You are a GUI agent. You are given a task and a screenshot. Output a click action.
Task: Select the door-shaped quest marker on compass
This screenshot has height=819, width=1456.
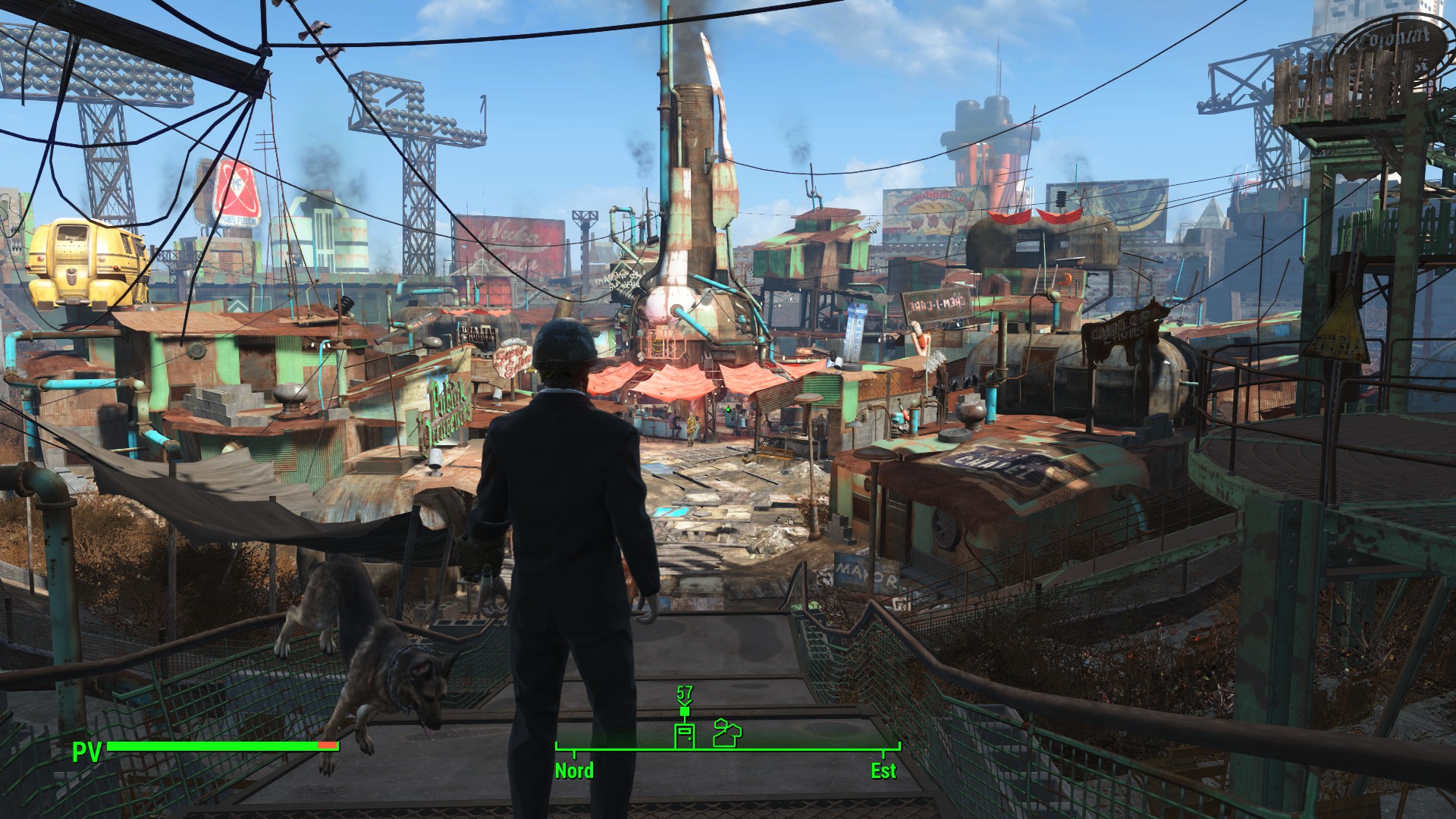(x=684, y=735)
